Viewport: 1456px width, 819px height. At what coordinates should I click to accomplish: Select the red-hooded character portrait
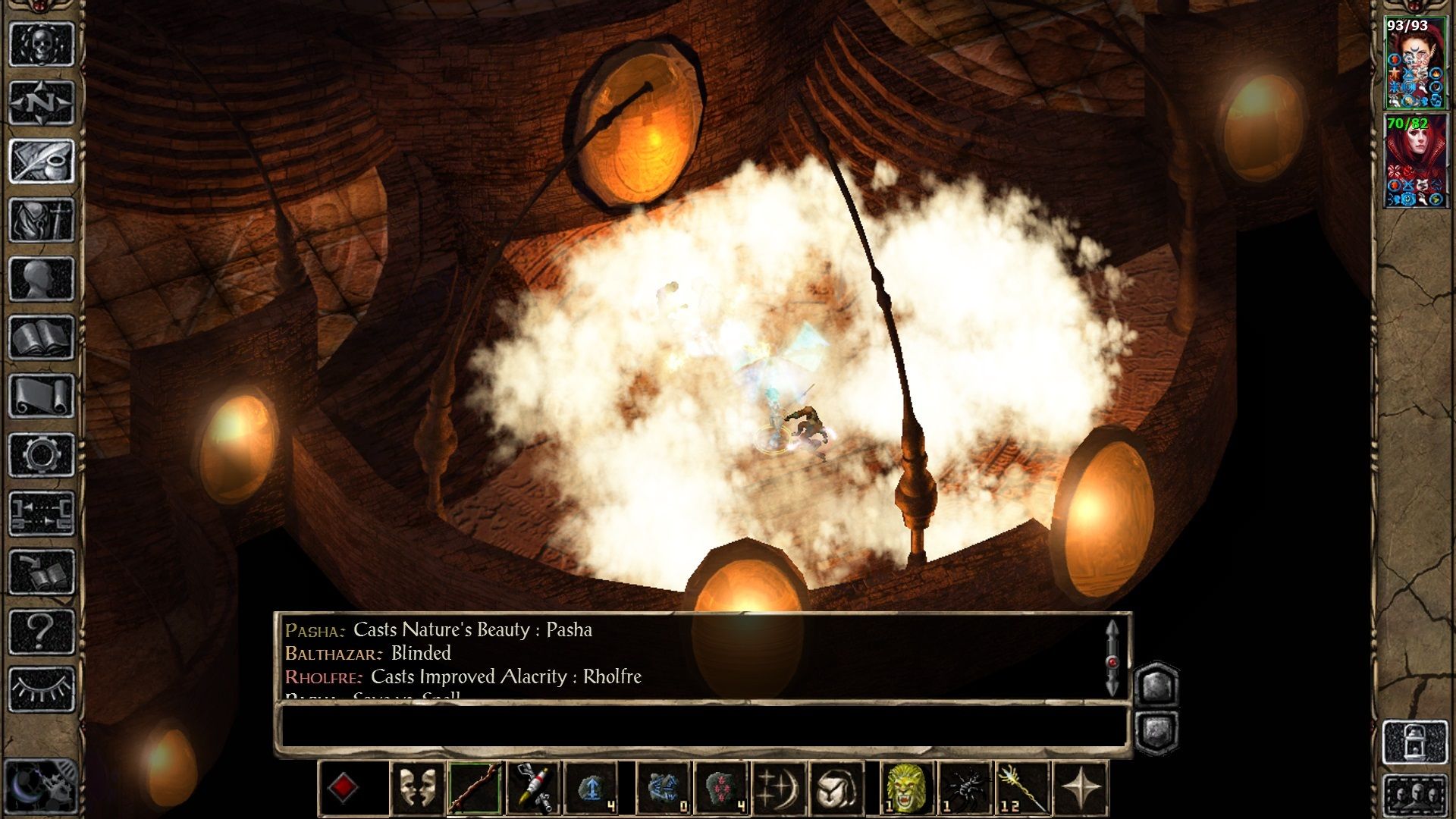point(1414,161)
